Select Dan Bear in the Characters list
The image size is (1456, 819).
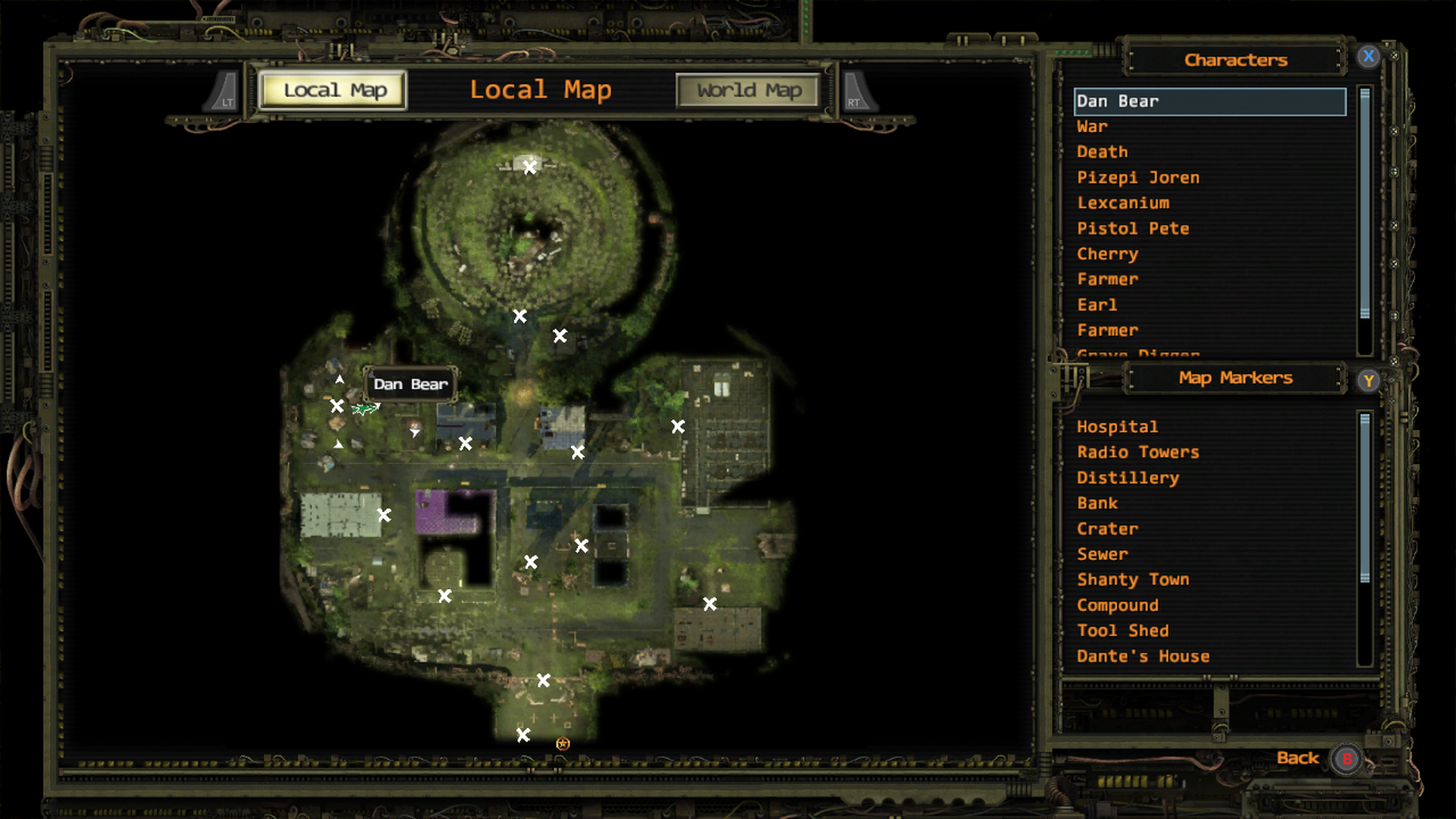pyautogui.click(x=1118, y=102)
